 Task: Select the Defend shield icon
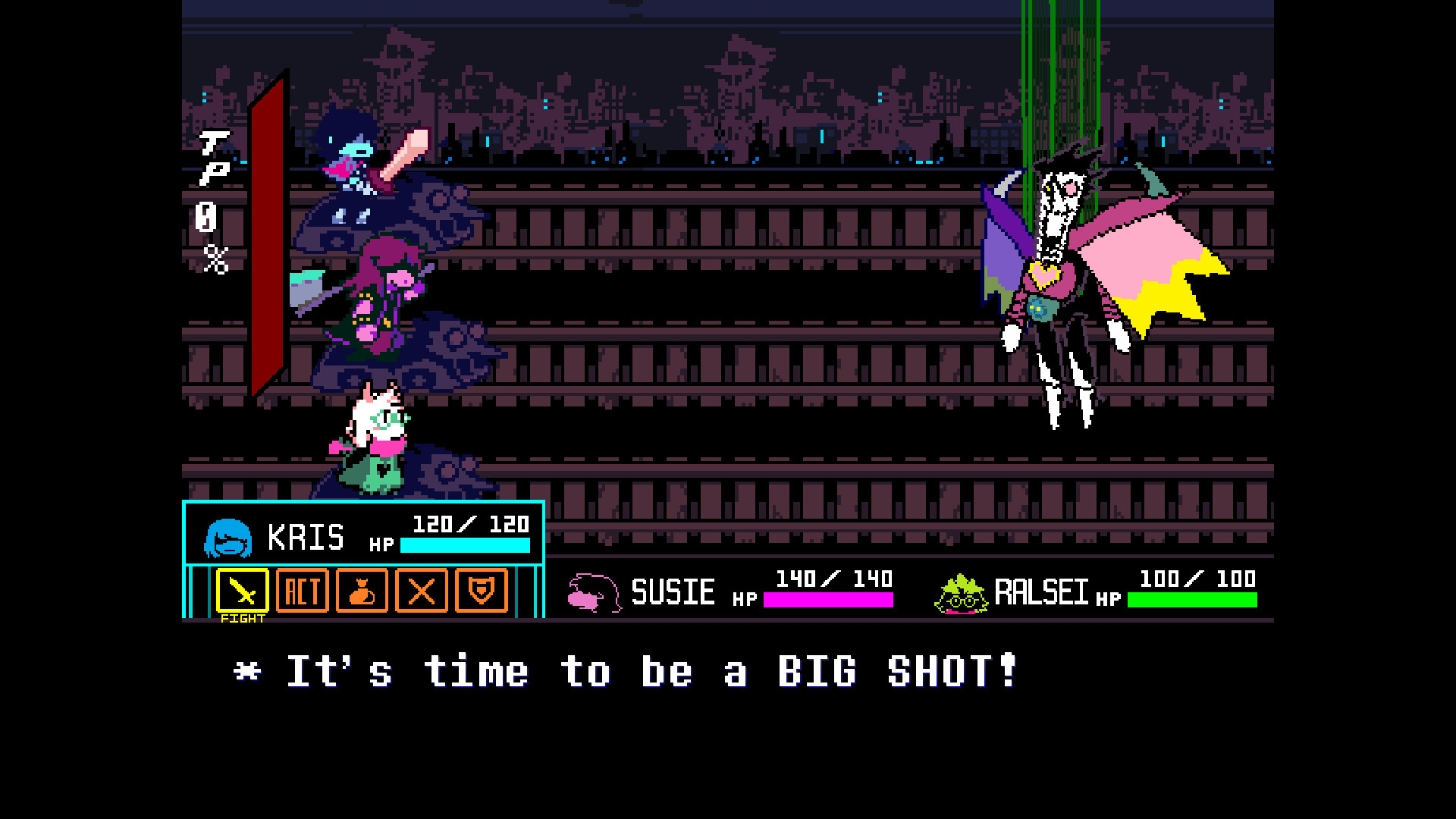[x=482, y=591]
